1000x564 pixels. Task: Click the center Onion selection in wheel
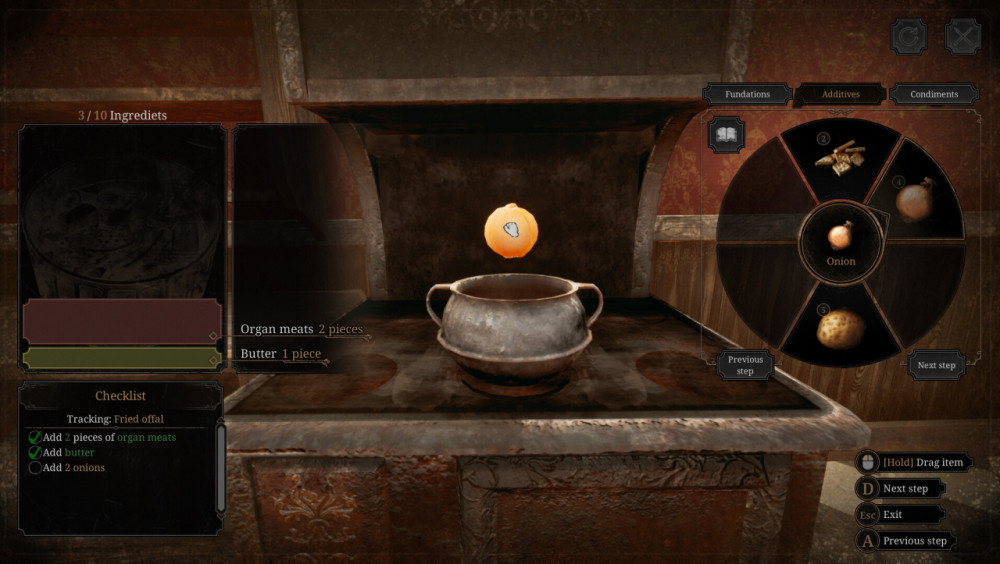pos(841,243)
